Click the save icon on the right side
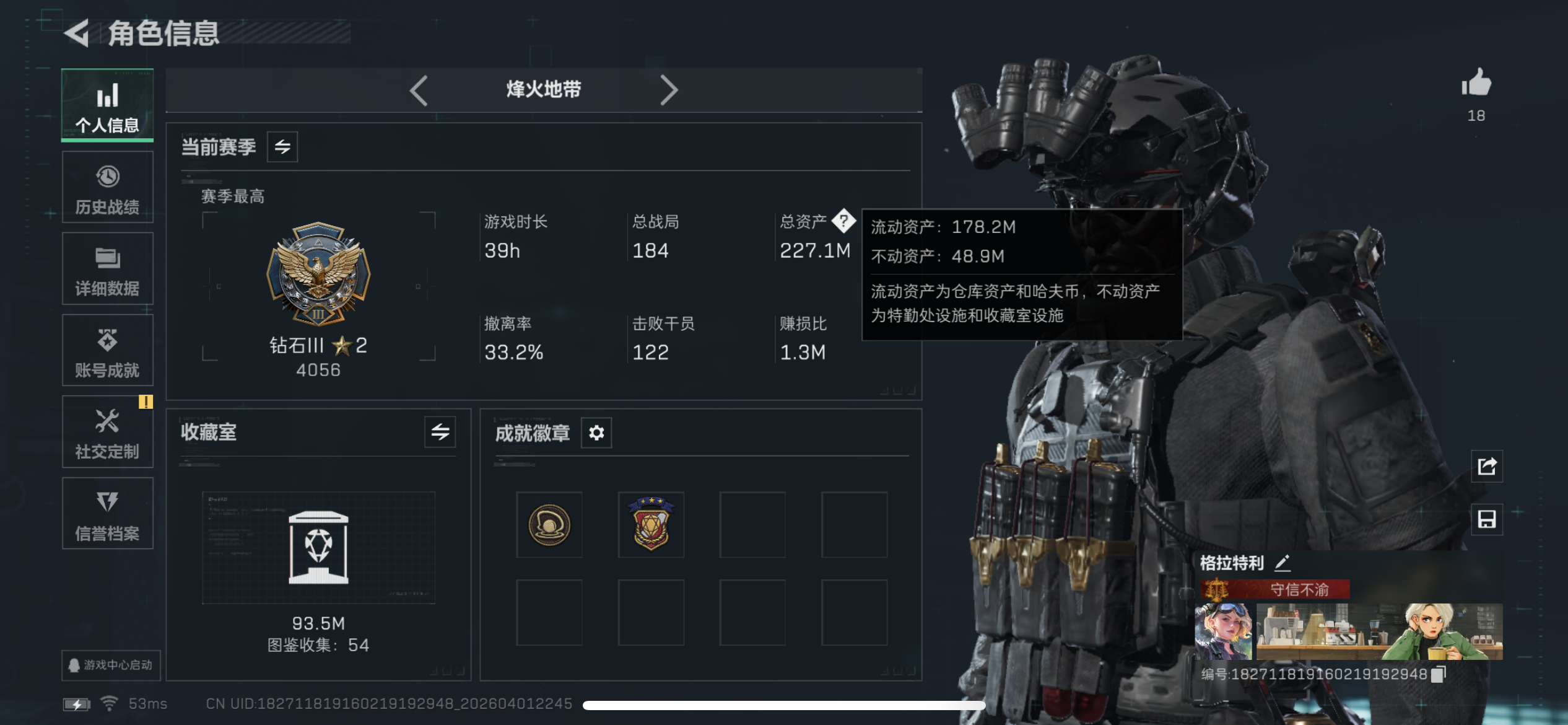This screenshot has height=725, width=1568. [x=1486, y=519]
